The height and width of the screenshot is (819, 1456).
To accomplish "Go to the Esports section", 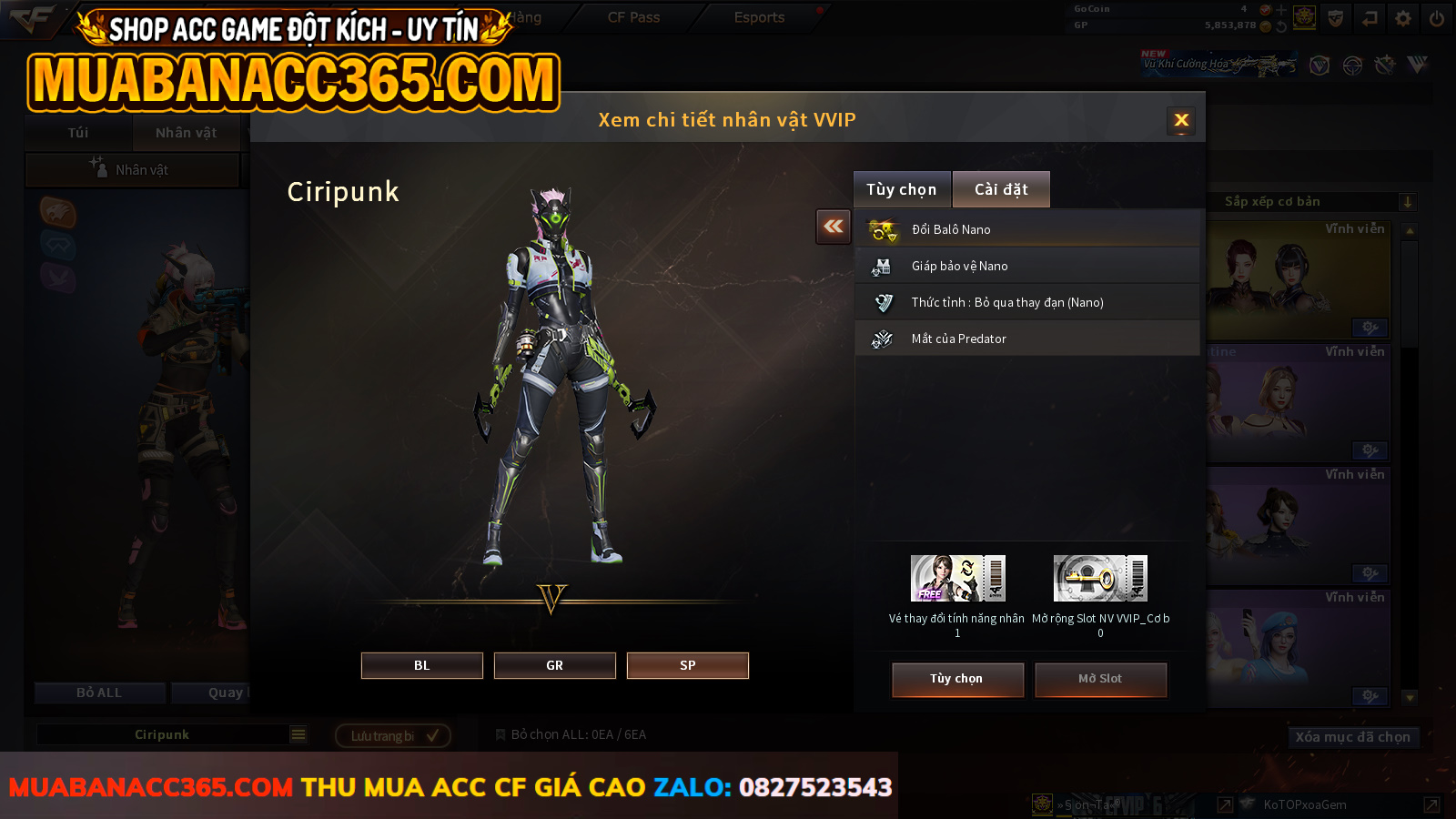I will (x=759, y=17).
